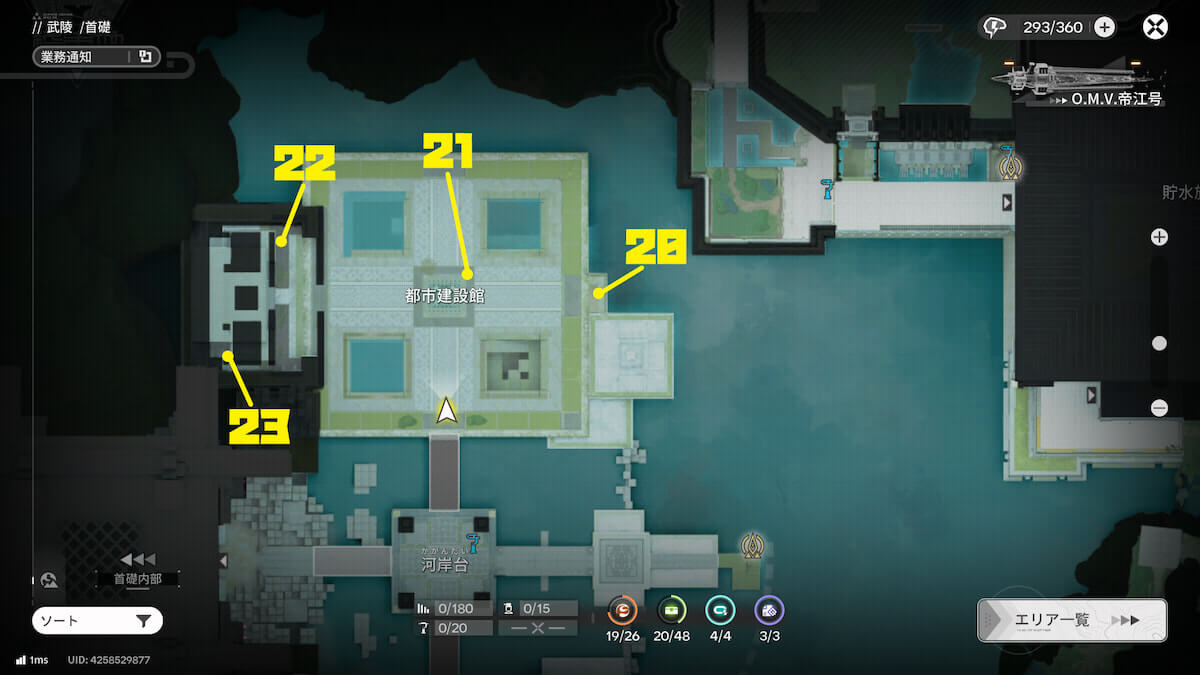Open the 業務通知 panel
Image resolution: width=1200 pixels, height=675 pixels.
tap(95, 57)
